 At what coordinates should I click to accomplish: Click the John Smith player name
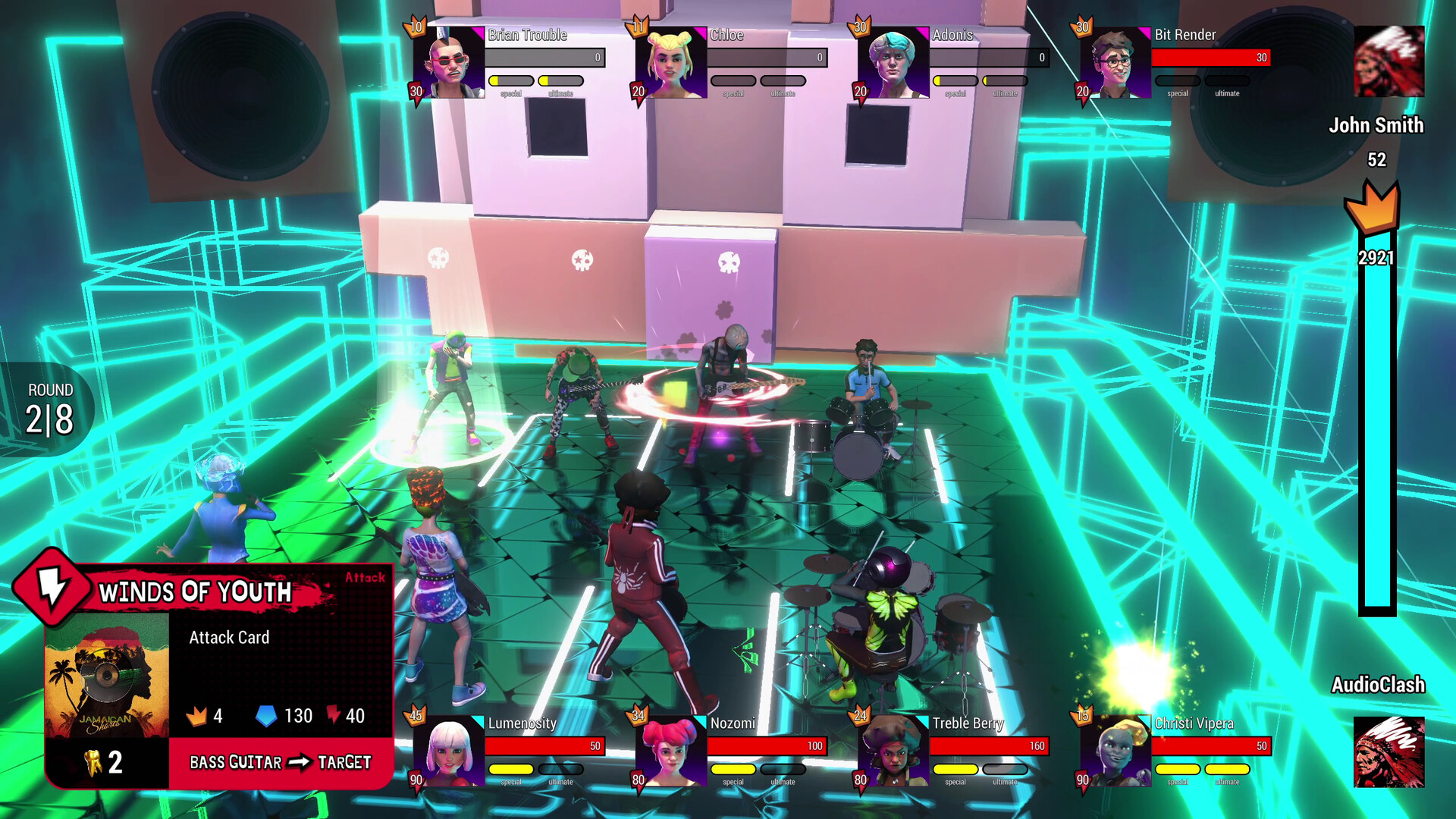[x=1376, y=126]
